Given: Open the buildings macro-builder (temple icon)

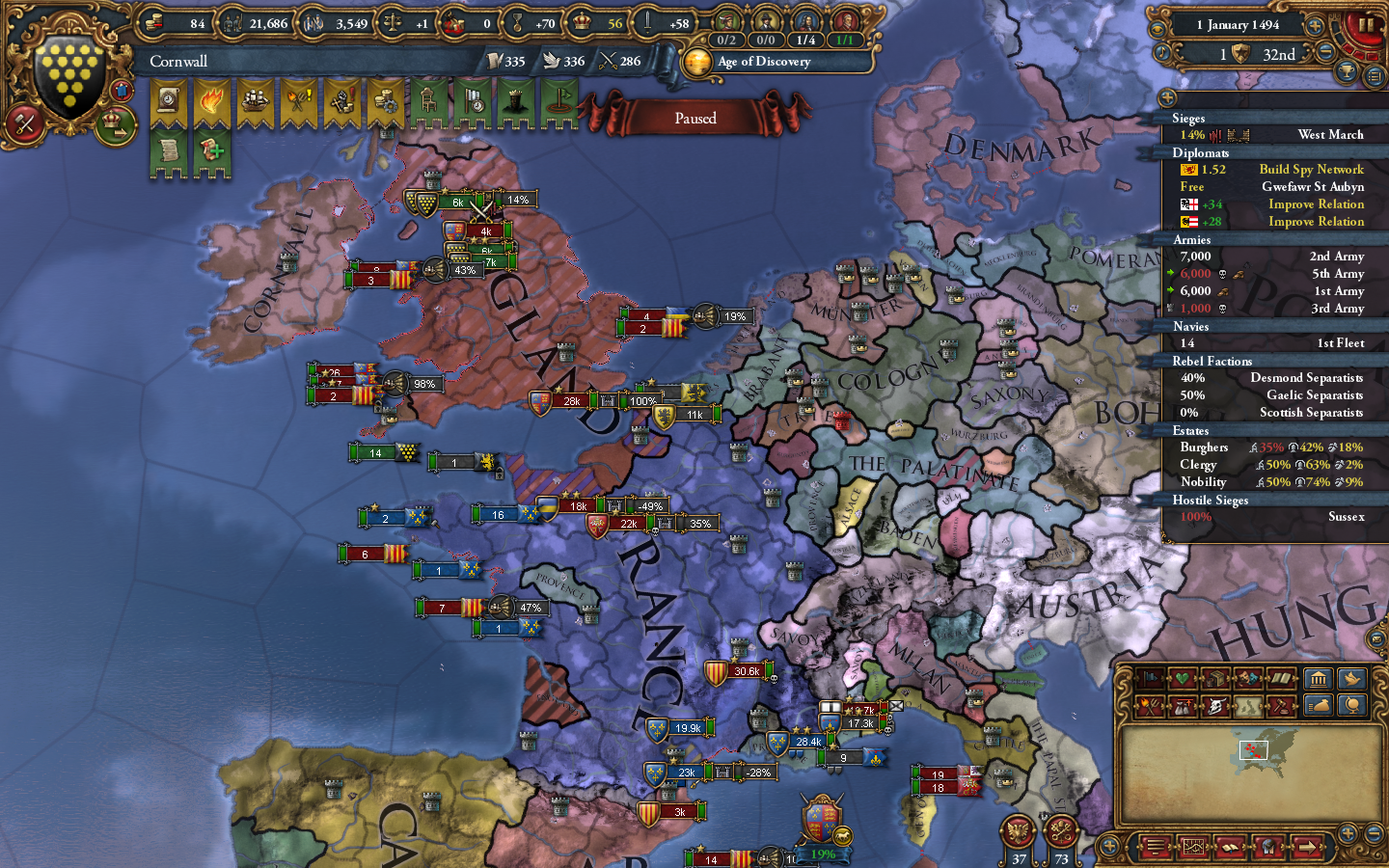Looking at the screenshot, I should [x=1319, y=680].
